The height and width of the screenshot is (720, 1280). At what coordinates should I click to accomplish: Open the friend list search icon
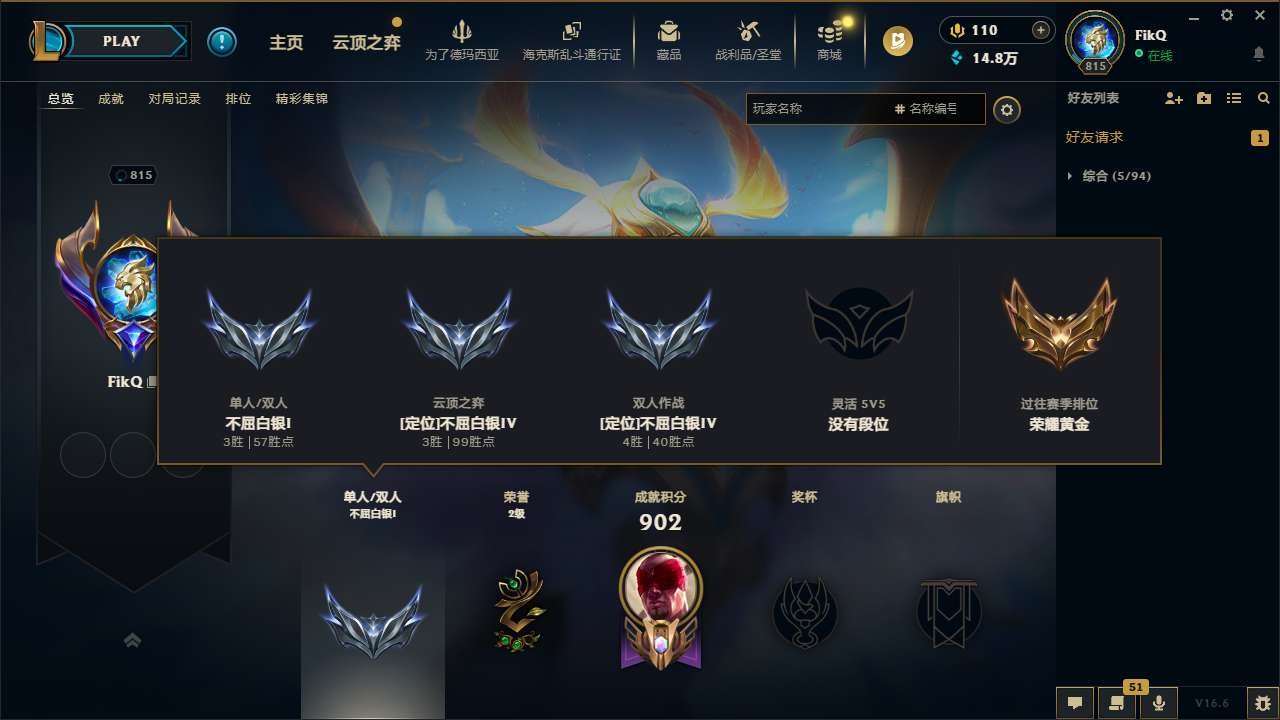(1263, 98)
